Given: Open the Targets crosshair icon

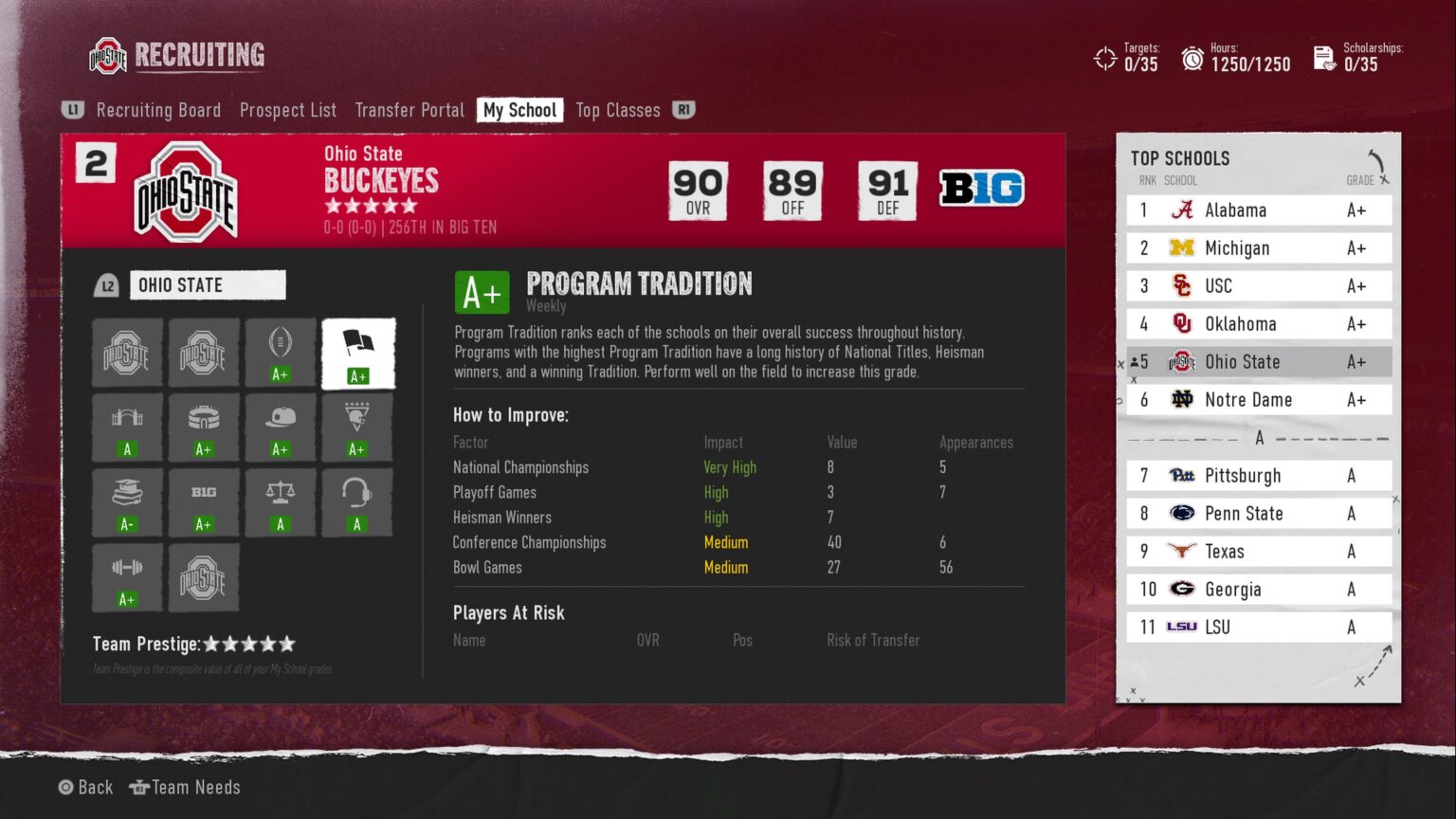Looking at the screenshot, I should 1103,58.
